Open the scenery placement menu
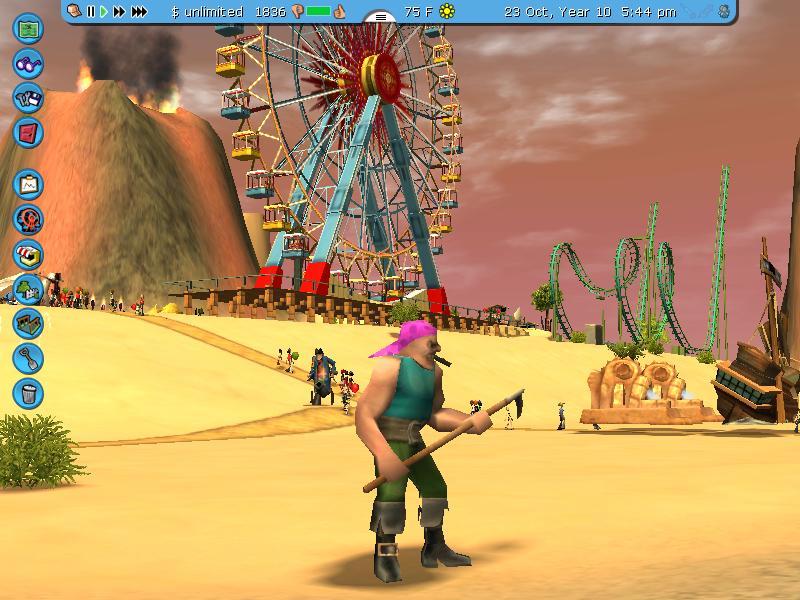Image resolution: width=800 pixels, height=600 pixels. coord(28,289)
